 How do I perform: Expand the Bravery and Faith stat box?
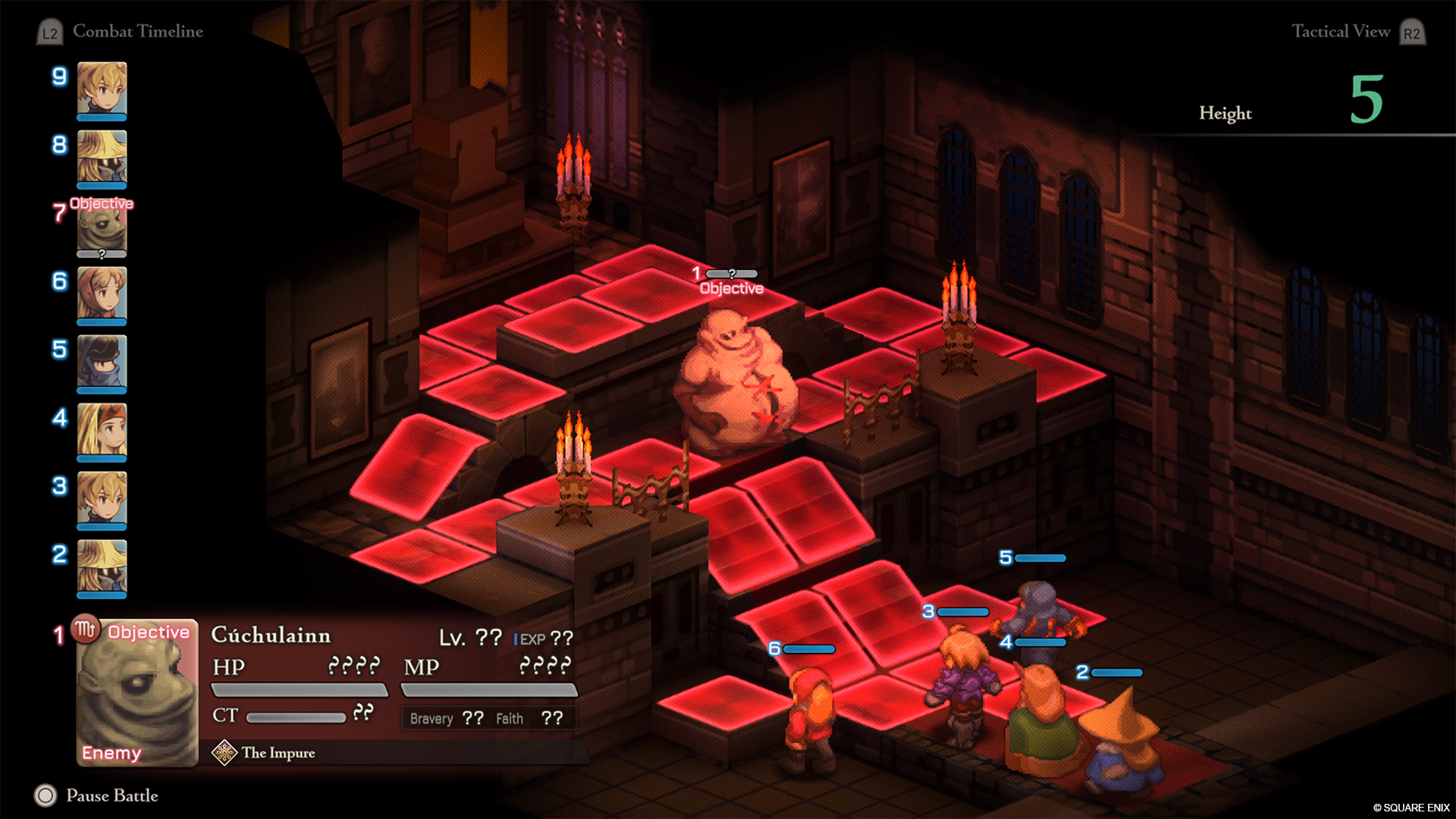coord(488,717)
